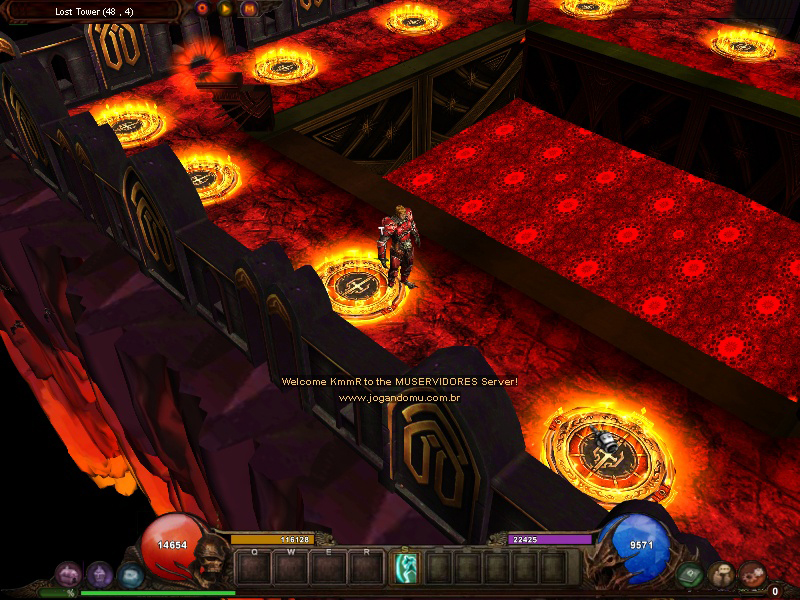Select the E hotkey slot
This screenshot has height=600, width=800.
pos(329,568)
